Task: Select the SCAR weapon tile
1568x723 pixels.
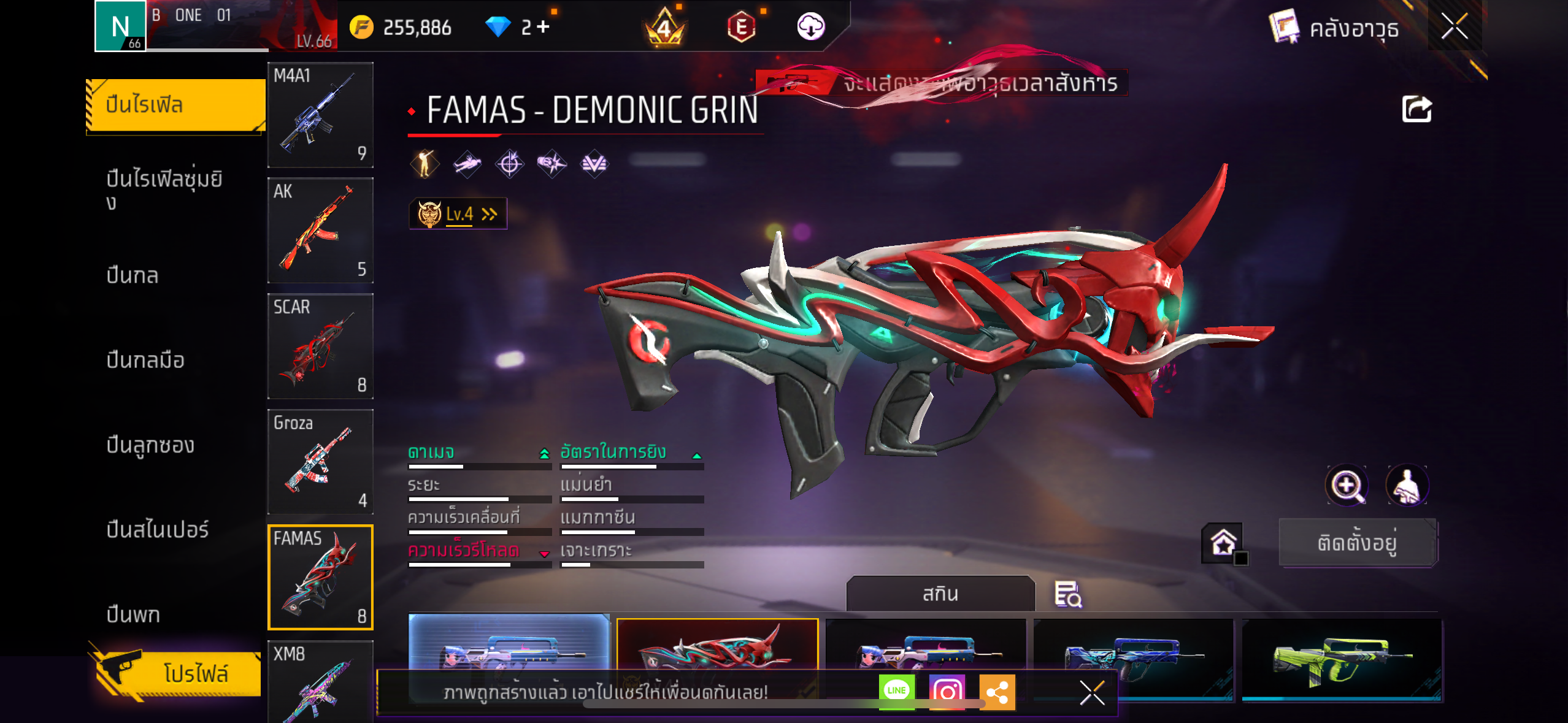Action: 320,346
